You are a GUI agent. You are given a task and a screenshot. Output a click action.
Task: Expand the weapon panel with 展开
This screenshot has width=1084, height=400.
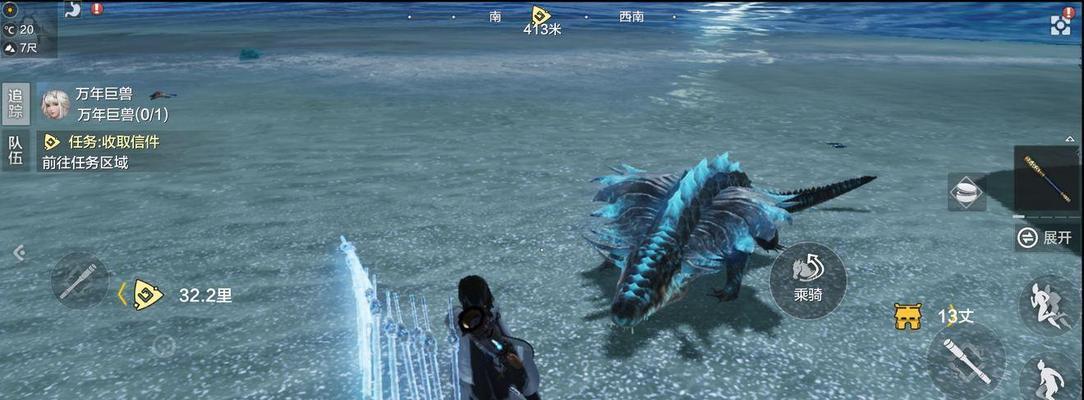tap(1047, 237)
